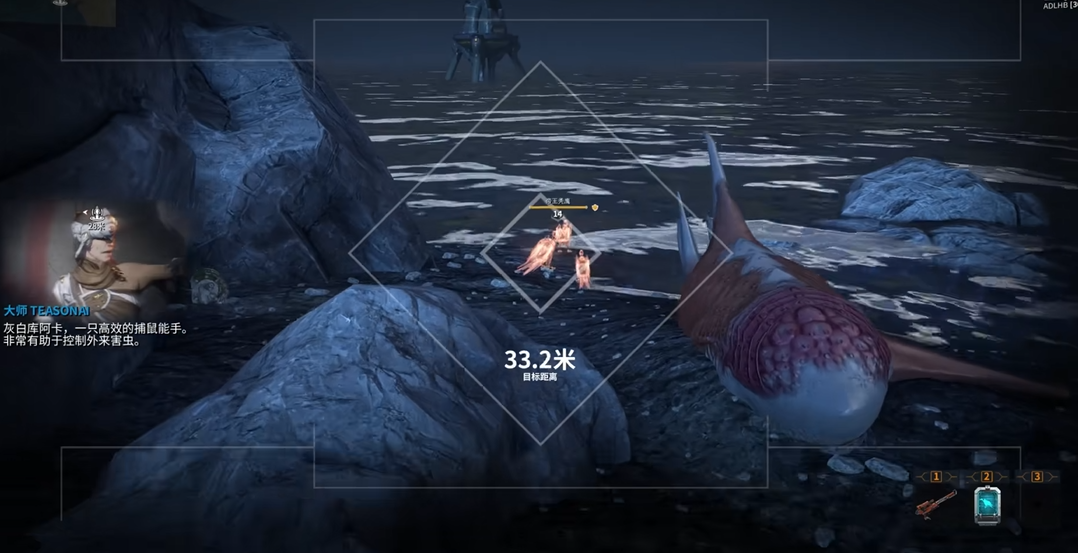Select the blue echo-lure gear slot
1078x553 pixels.
[987, 505]
